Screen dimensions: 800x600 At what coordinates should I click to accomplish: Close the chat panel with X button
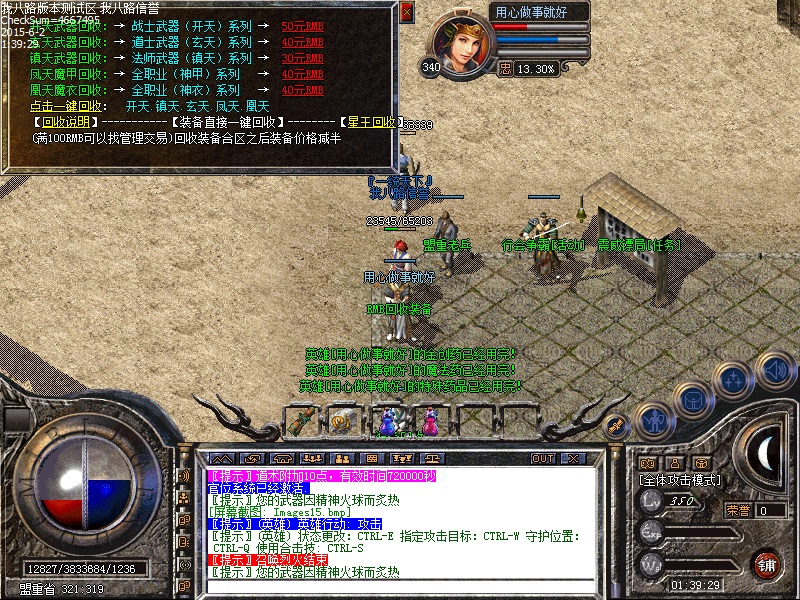click(577, 458)
